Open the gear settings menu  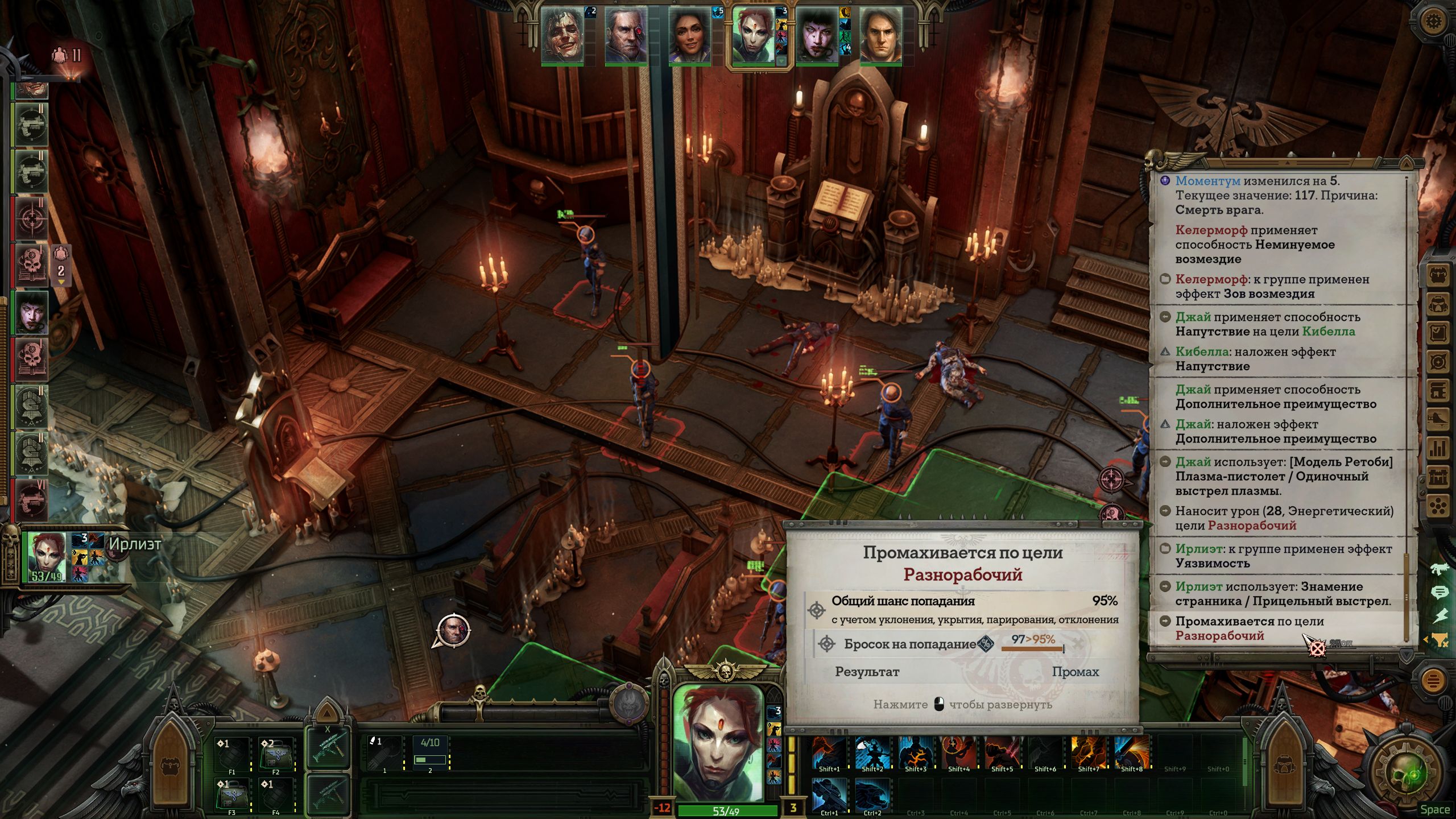point(1434,22)
